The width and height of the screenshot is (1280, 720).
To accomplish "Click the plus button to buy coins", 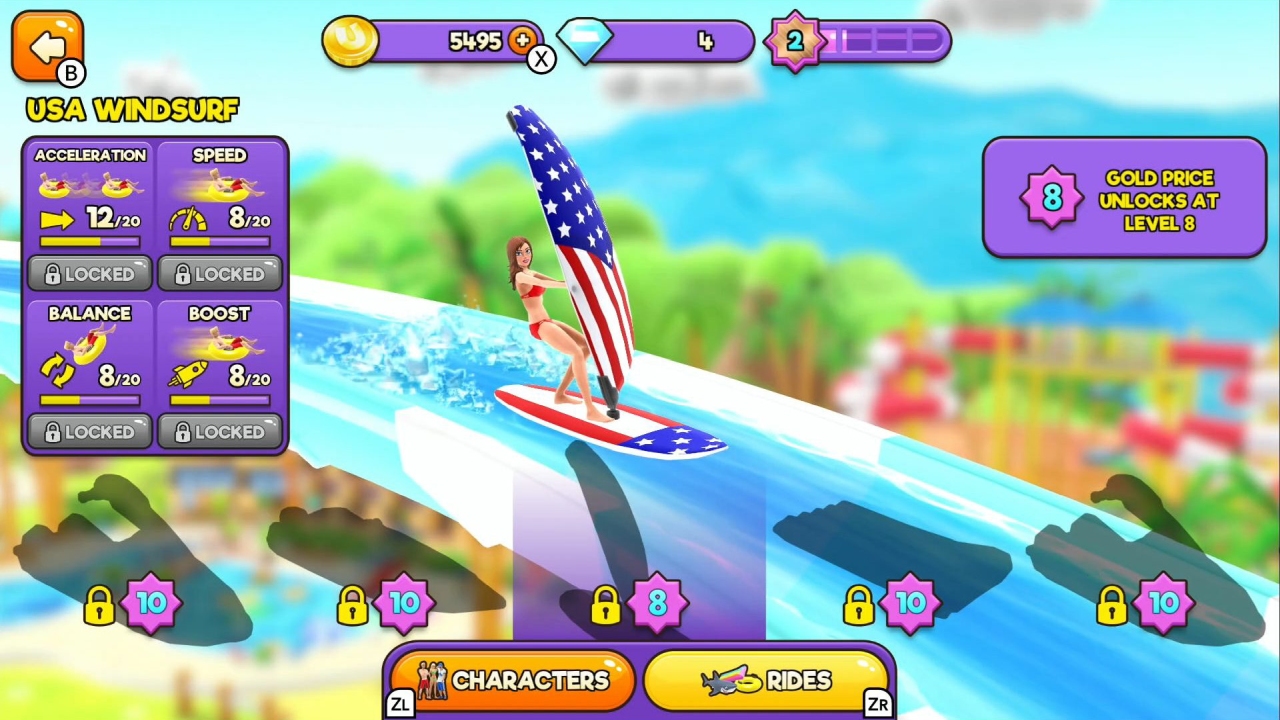I will (523, 41).
